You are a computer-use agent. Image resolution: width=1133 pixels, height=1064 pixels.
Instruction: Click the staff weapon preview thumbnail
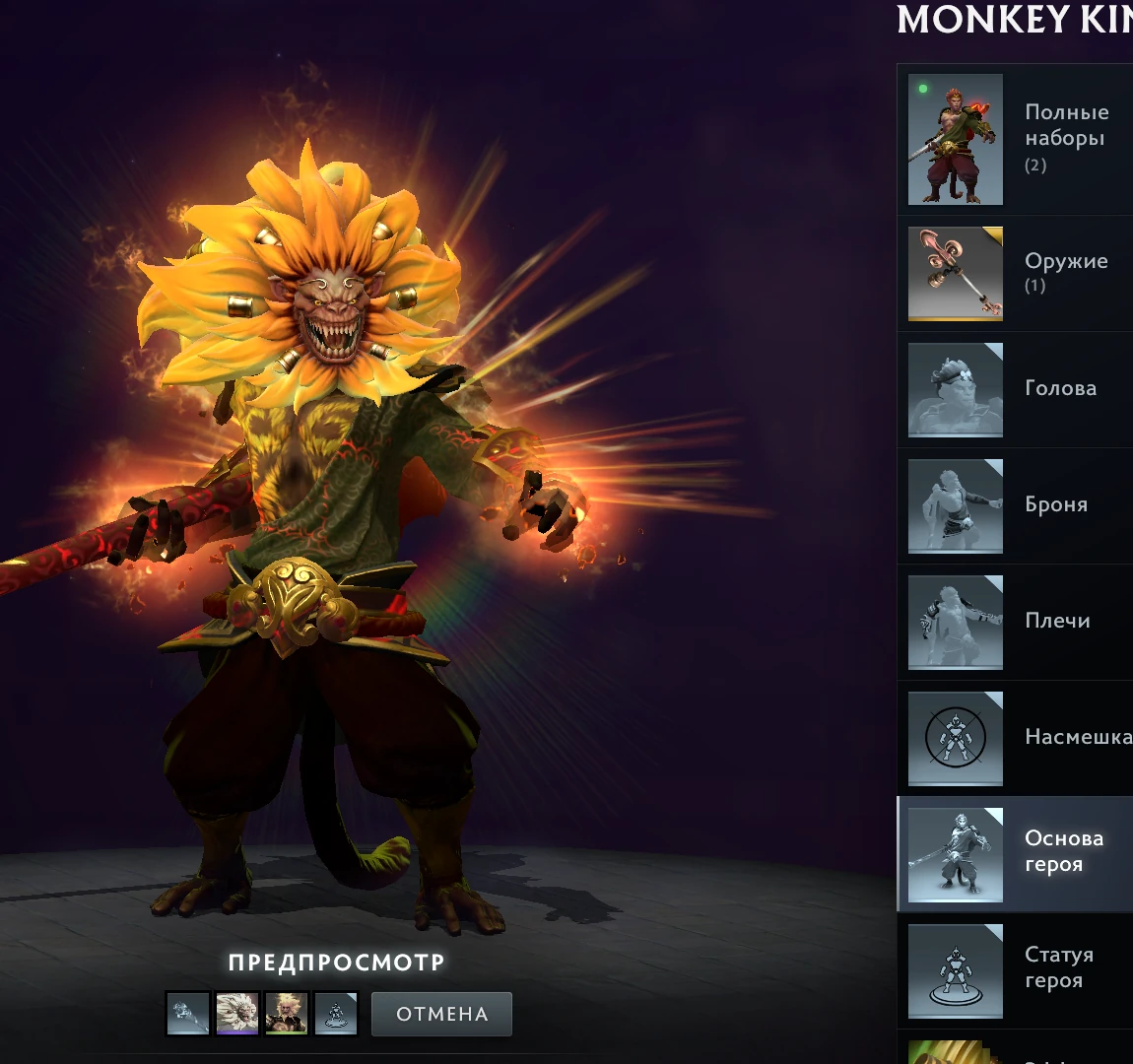[188, 1014]
